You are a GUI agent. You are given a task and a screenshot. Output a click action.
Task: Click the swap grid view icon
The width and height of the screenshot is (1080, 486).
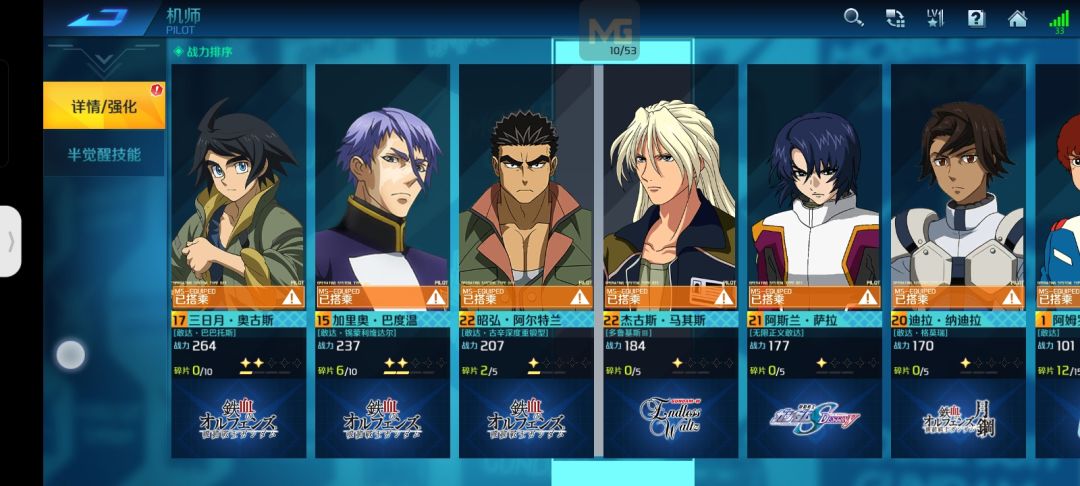[895, 17]
